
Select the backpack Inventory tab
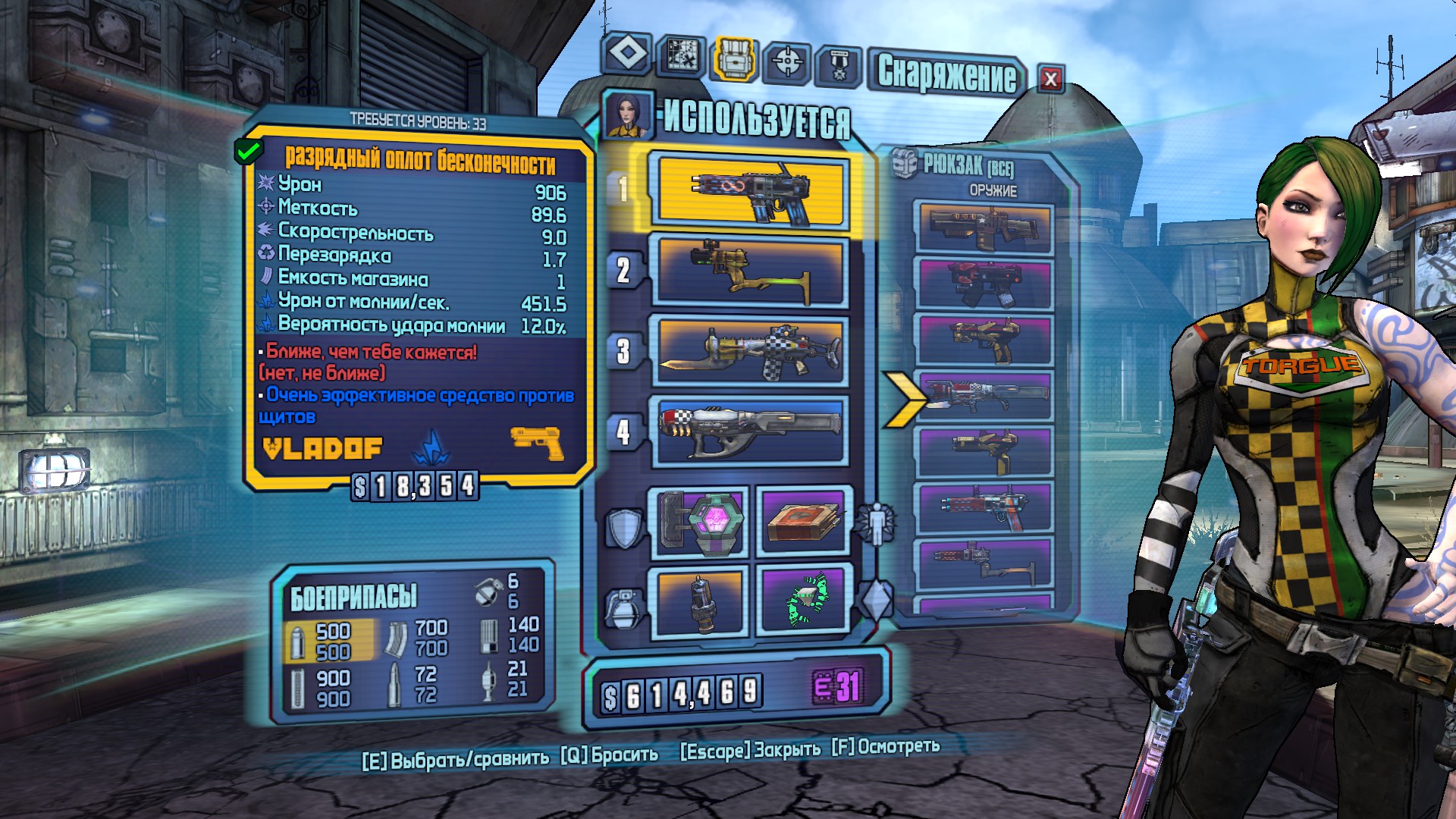(733, 58)
